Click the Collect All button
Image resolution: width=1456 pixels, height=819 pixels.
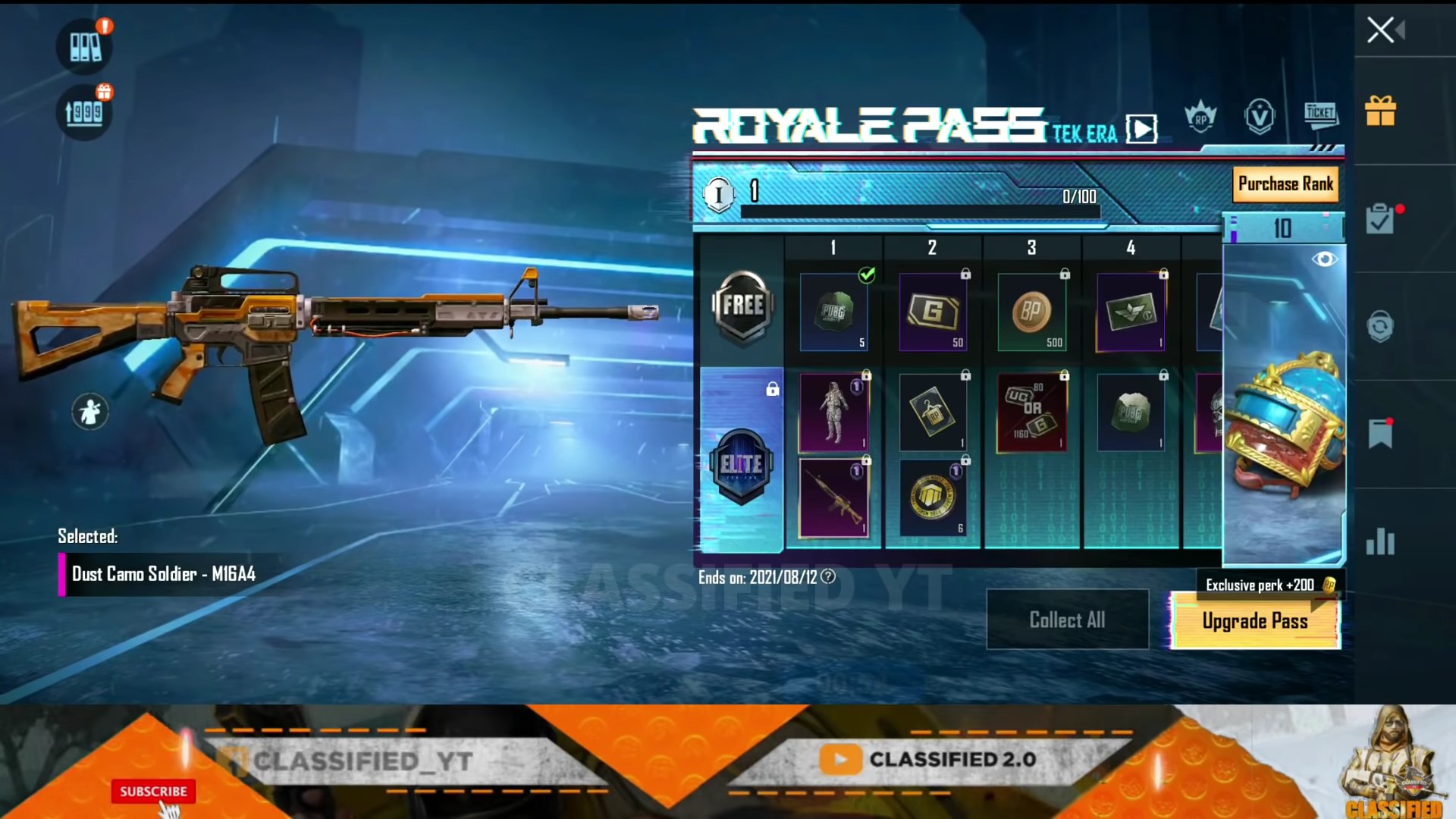(1067, 620)
